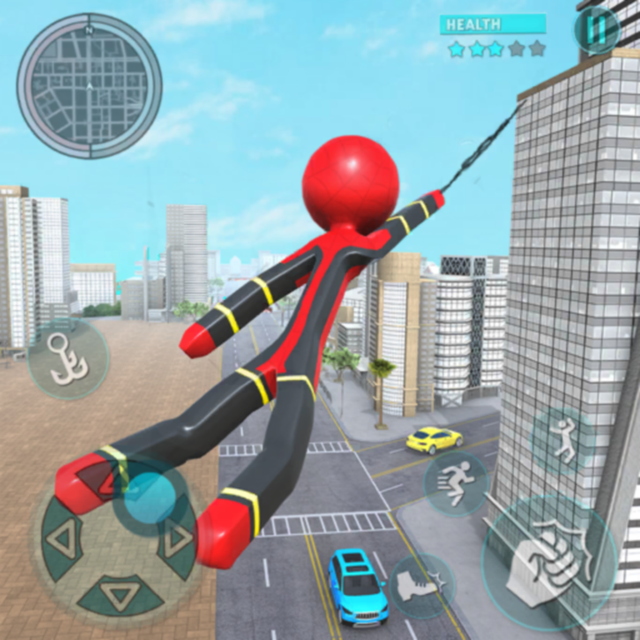Tap the left arrow on the movement pad

(59, 541)
